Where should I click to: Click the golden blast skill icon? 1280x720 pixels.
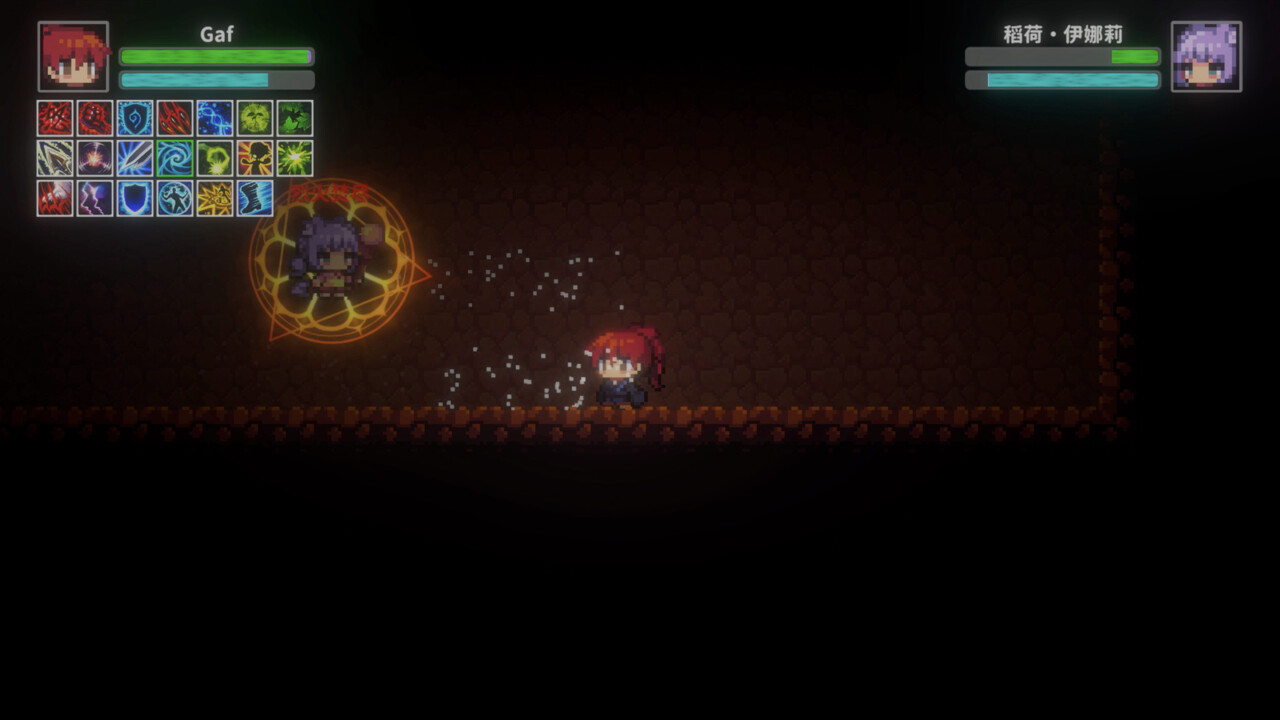click(x=214, y=200)
